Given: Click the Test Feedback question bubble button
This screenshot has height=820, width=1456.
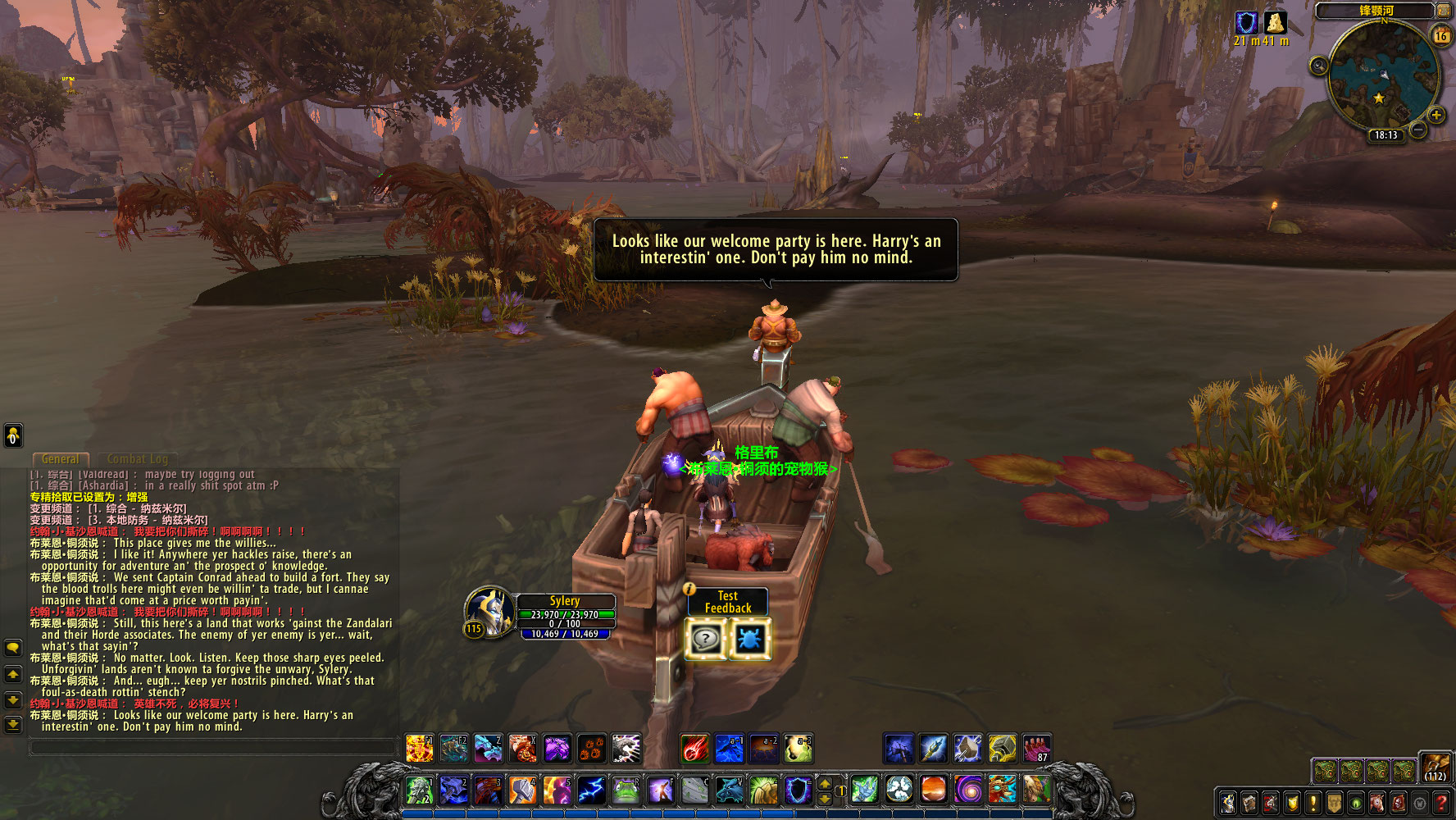Looking at the screenshot, I should pos(705,640).
